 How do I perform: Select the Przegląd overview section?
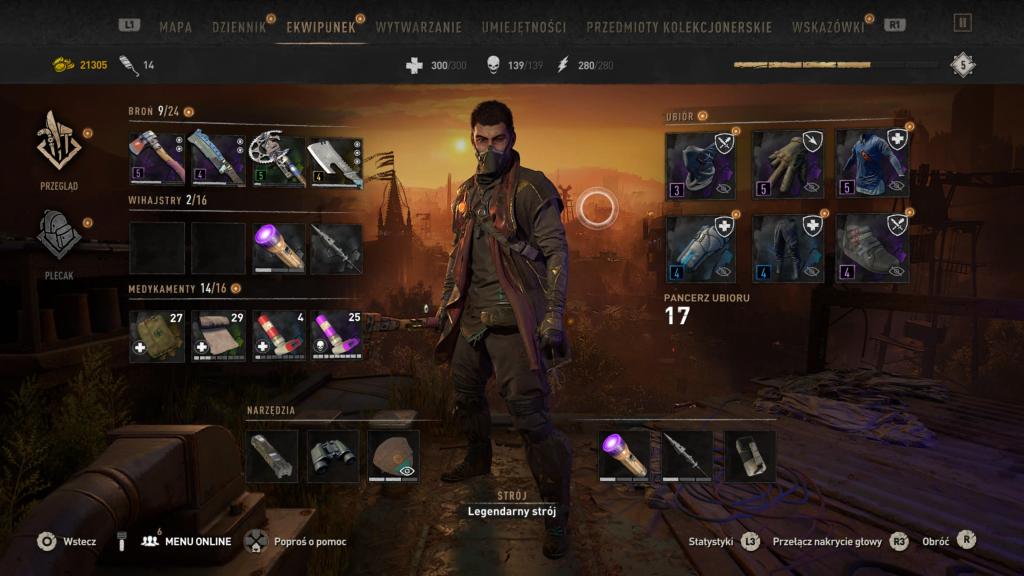pyautogui.click(x=59, y=148)
